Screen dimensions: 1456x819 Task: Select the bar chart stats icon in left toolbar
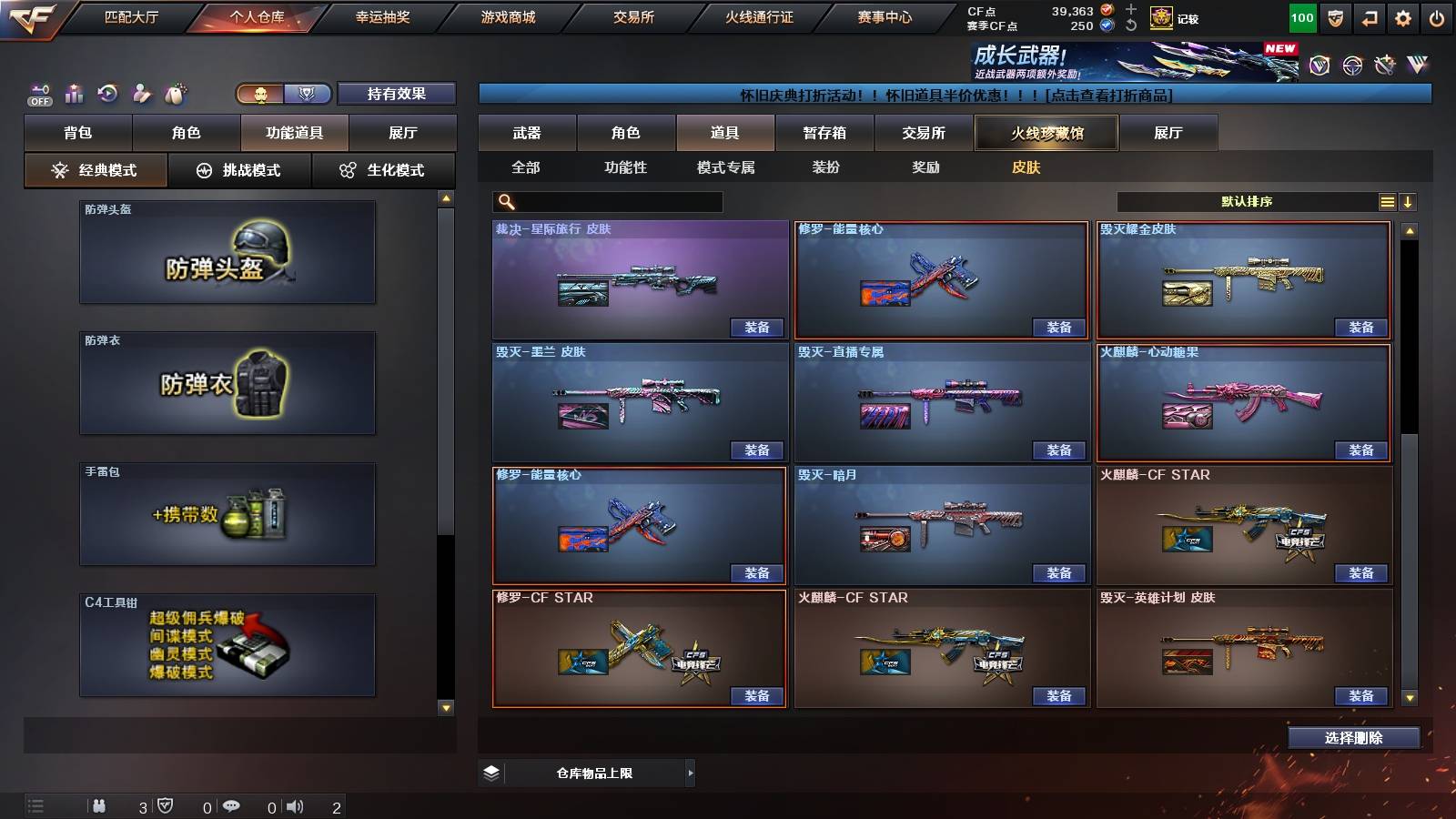tap(74, 94)
